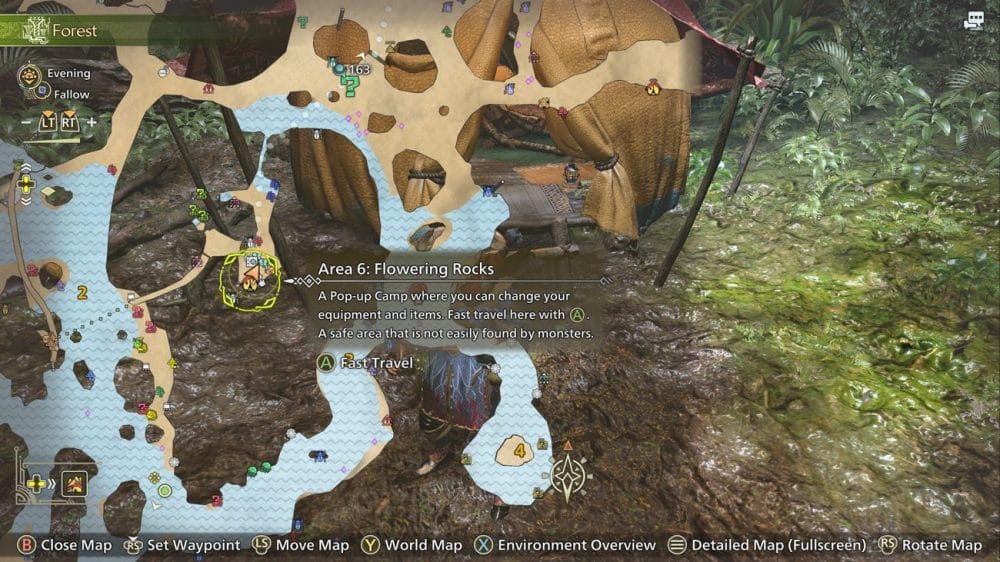Select the Move Map option
1000x562 pixels.
(301, 545)
